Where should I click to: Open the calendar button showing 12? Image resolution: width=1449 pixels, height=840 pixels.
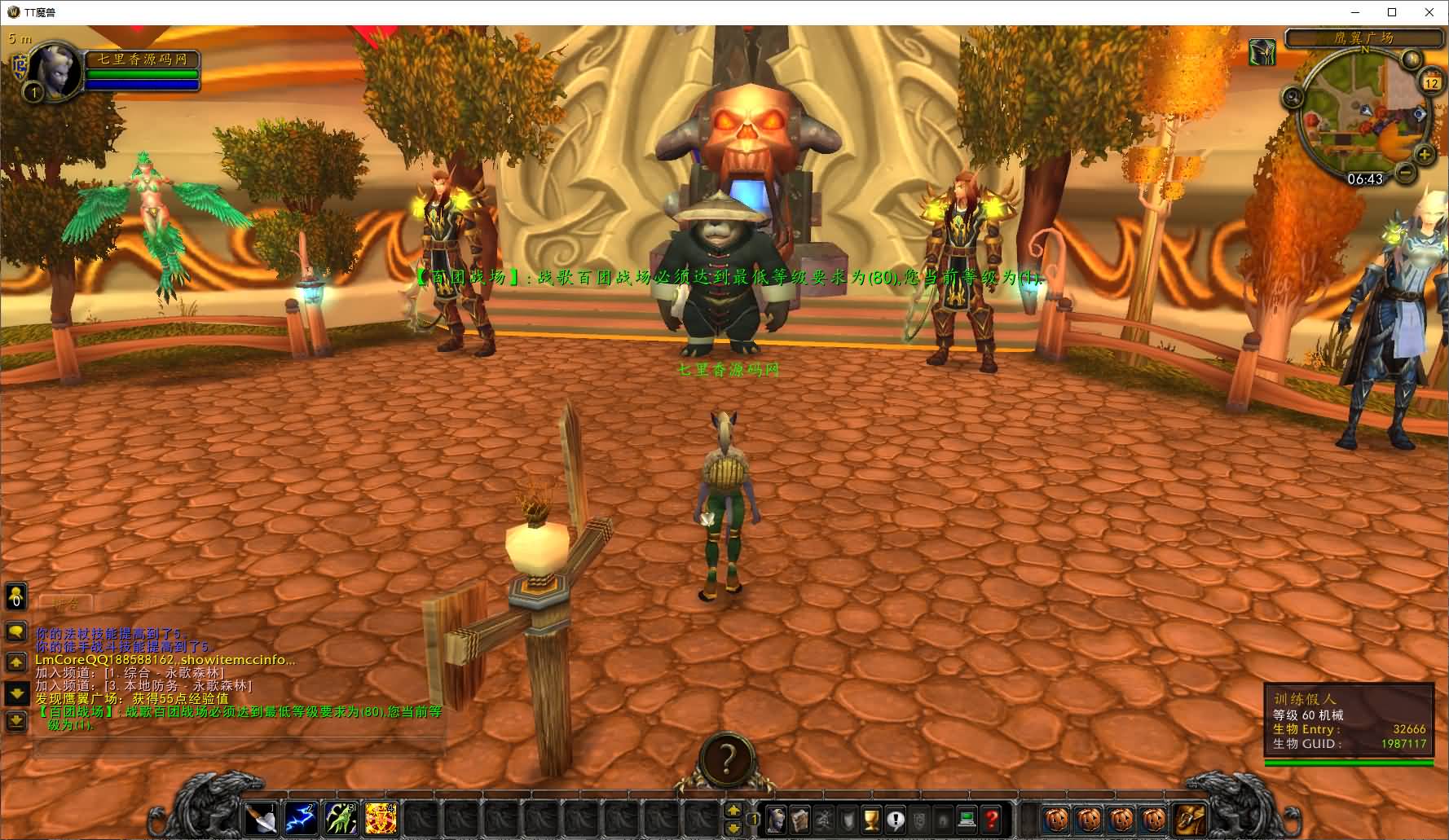(x=1431, y=81)
